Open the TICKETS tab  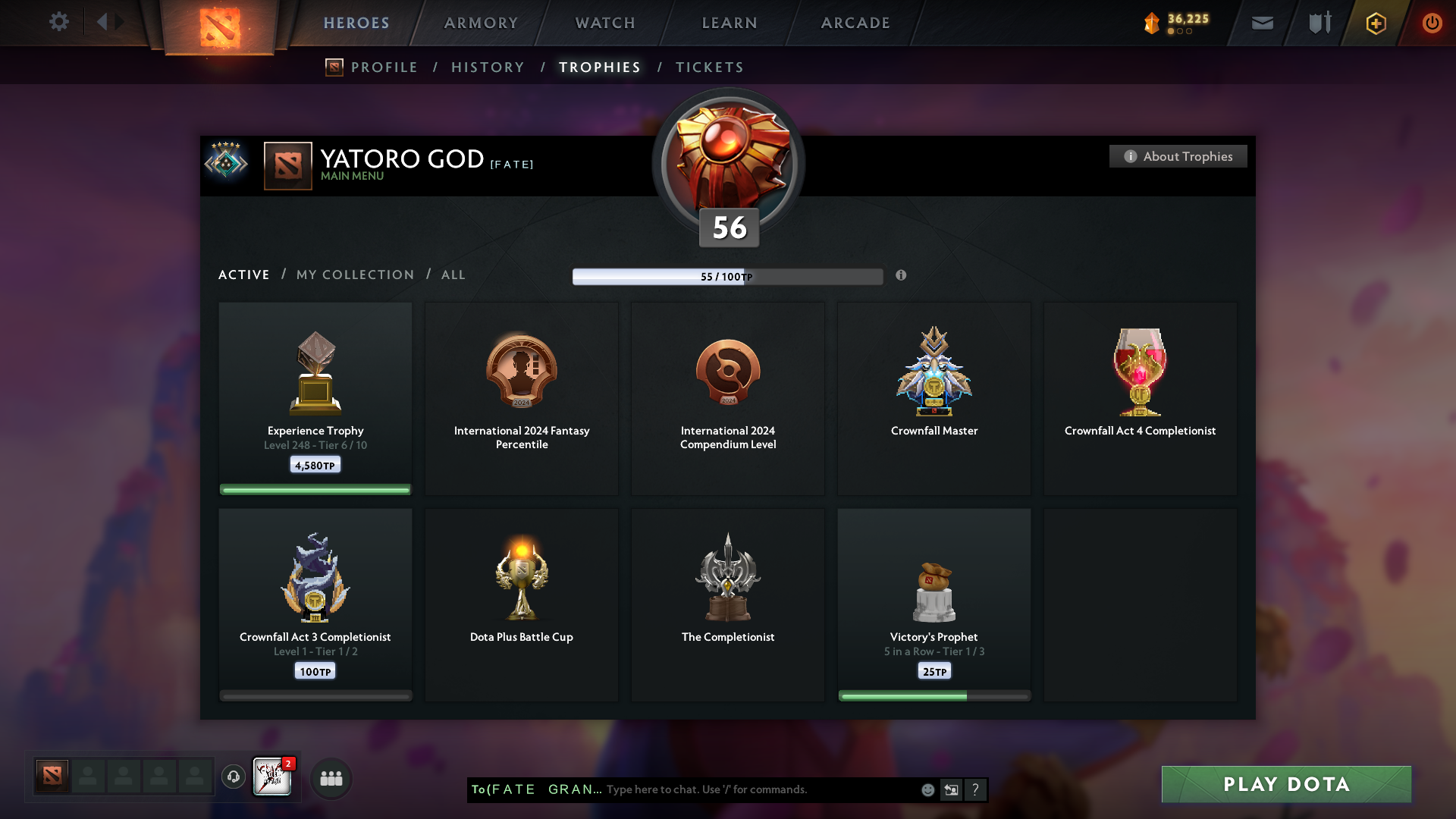pyautogui.click(x=709, y=67)
